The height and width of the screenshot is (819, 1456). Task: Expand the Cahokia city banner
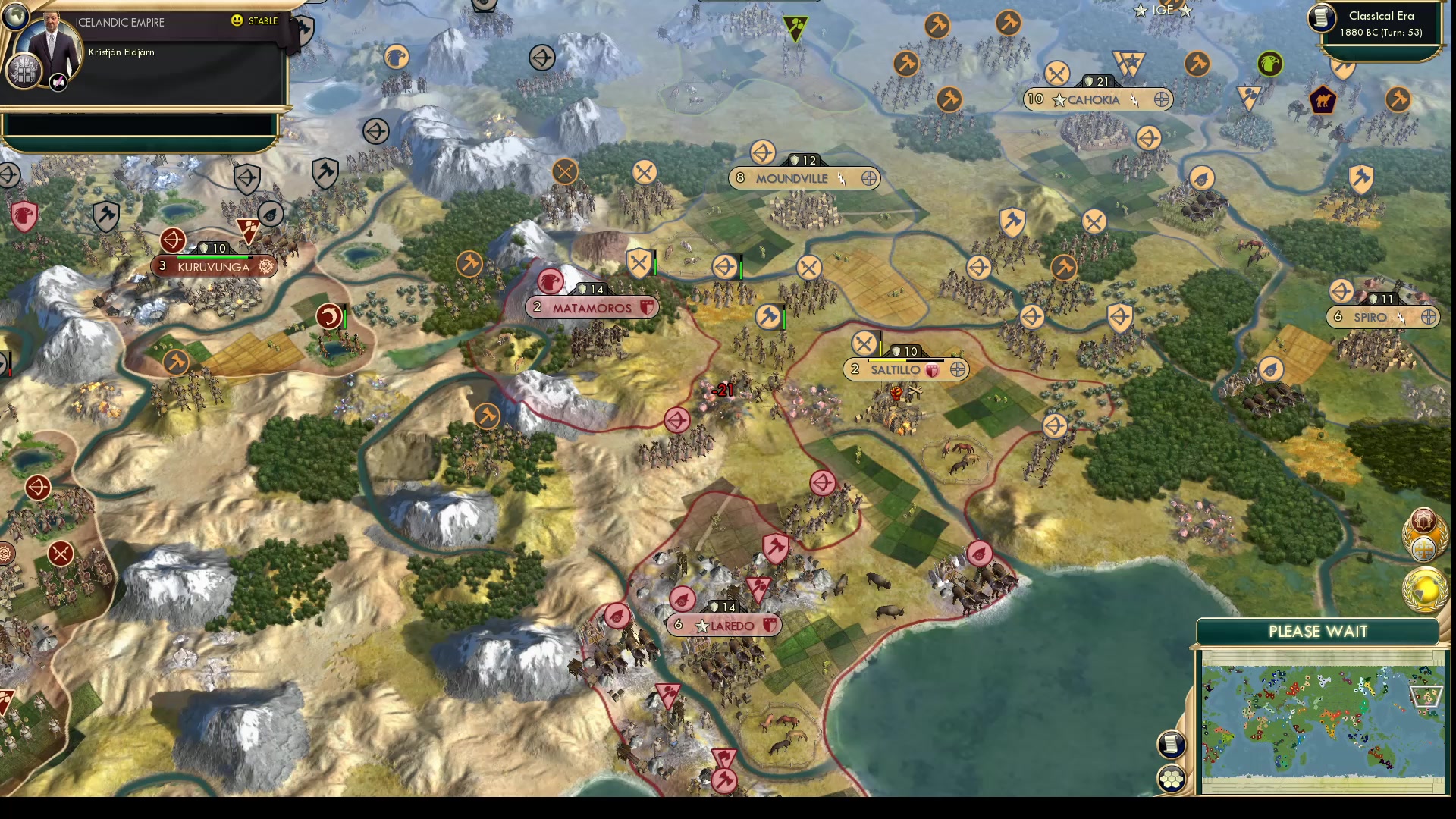1160,99
